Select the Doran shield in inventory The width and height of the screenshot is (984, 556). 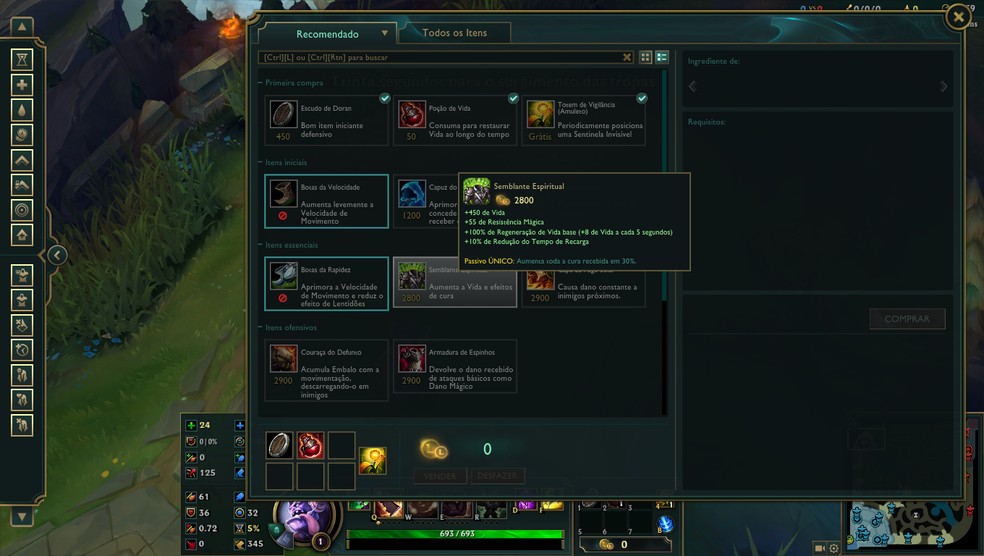(280, 446)
